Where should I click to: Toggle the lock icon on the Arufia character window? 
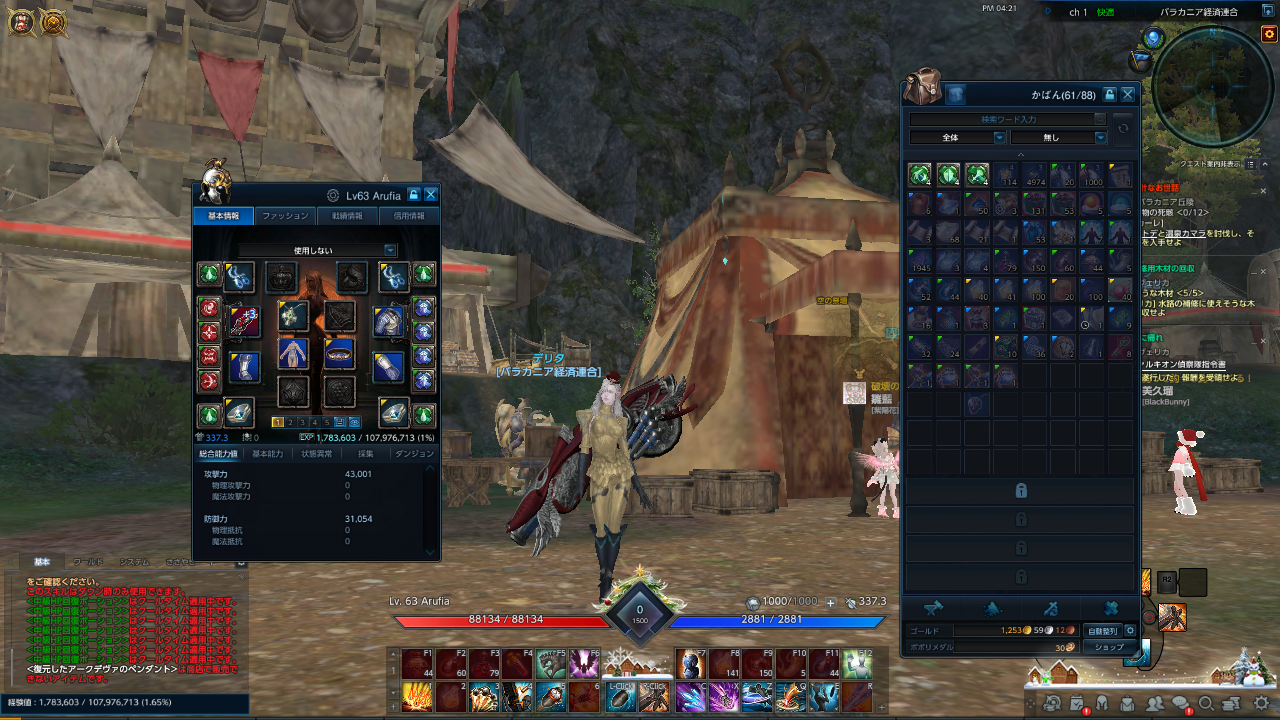coord(414,195)
